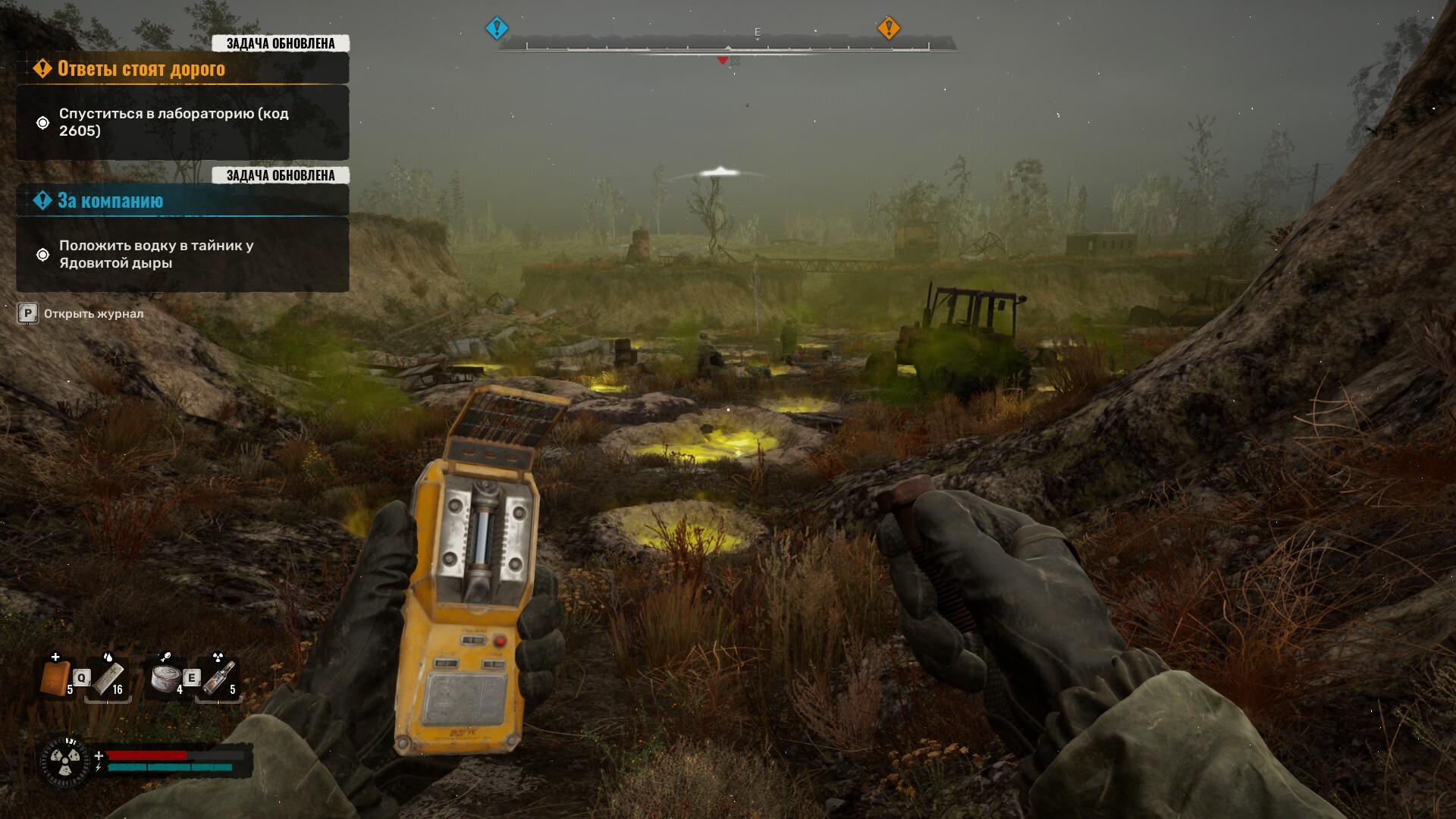Open the side quest "За компанию"
The image size is (1456, 819).
pyautogui.click(x=111, y=201)
